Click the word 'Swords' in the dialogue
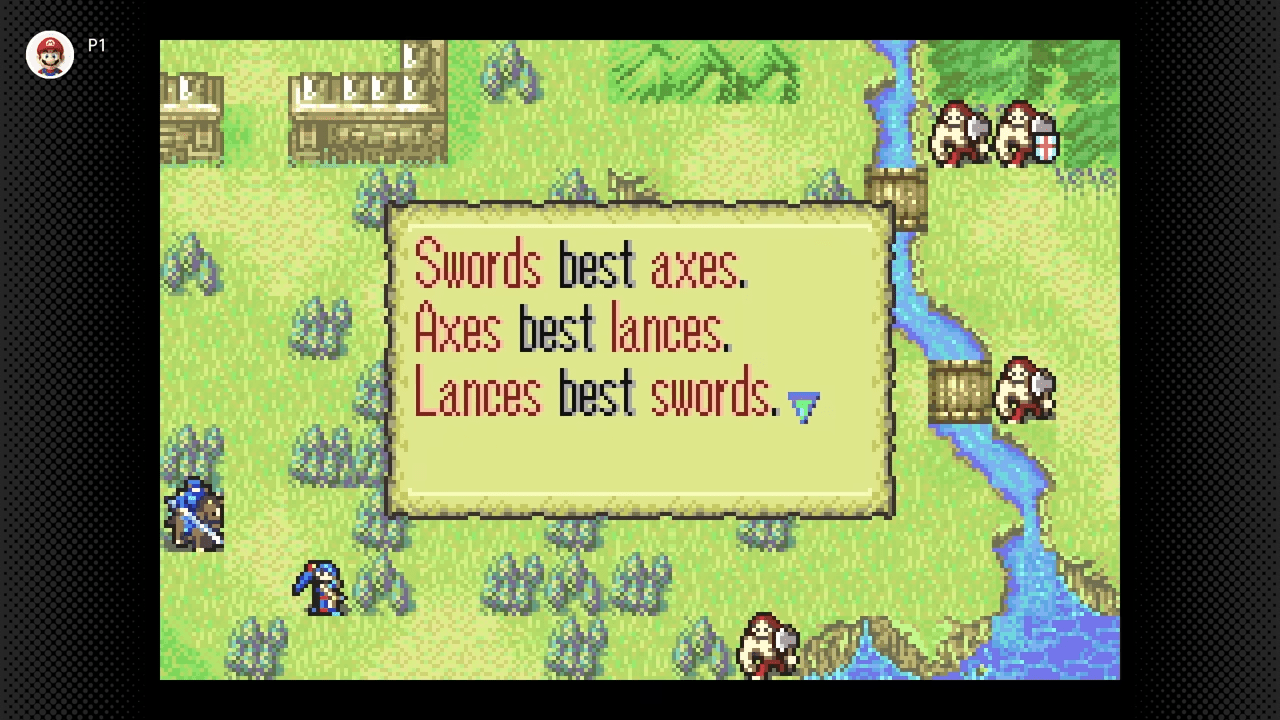The width and height of the screenshot is (1280, 720). click(477, 263)
